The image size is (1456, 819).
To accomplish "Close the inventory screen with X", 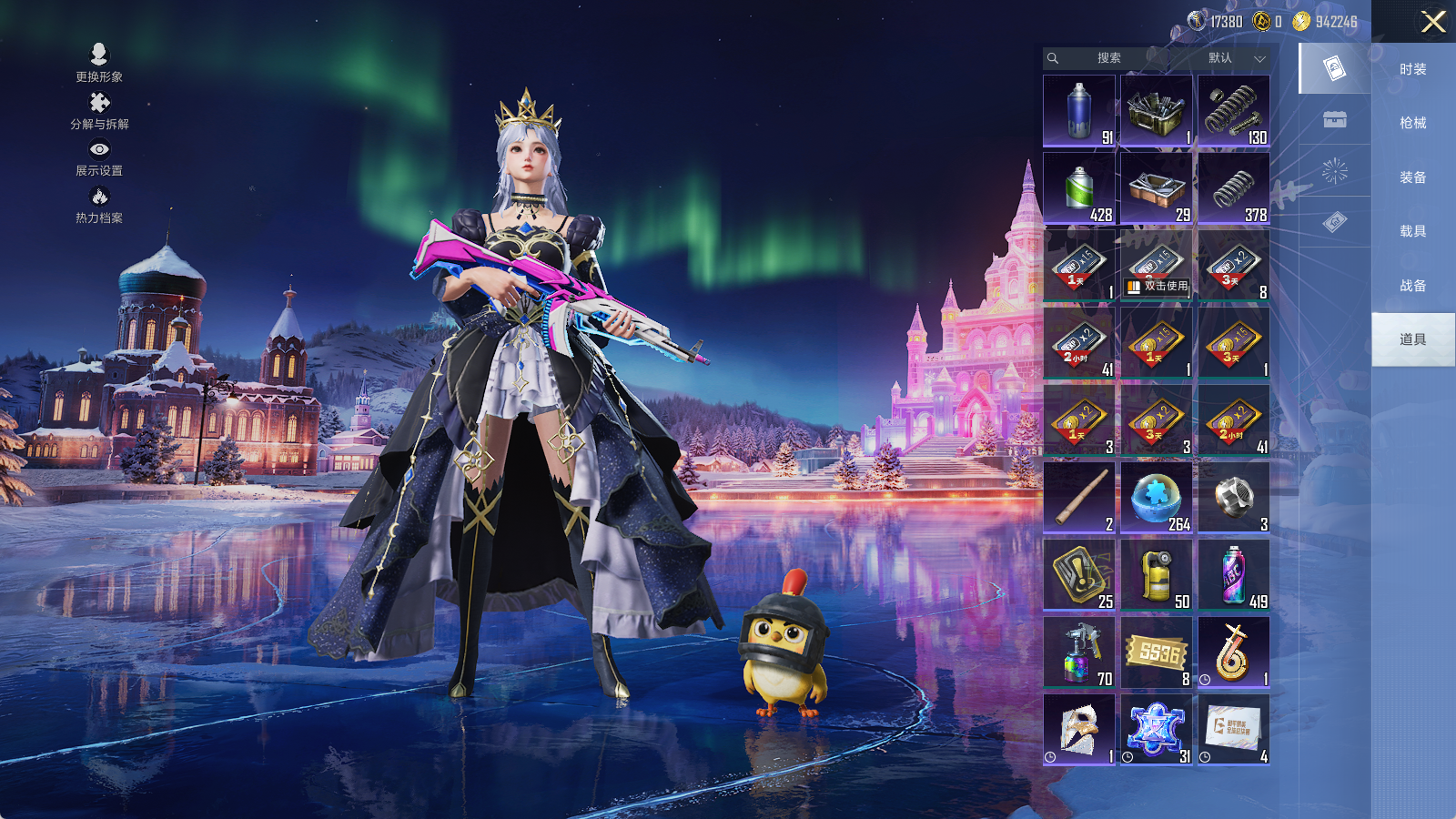I will point(1433,22).
